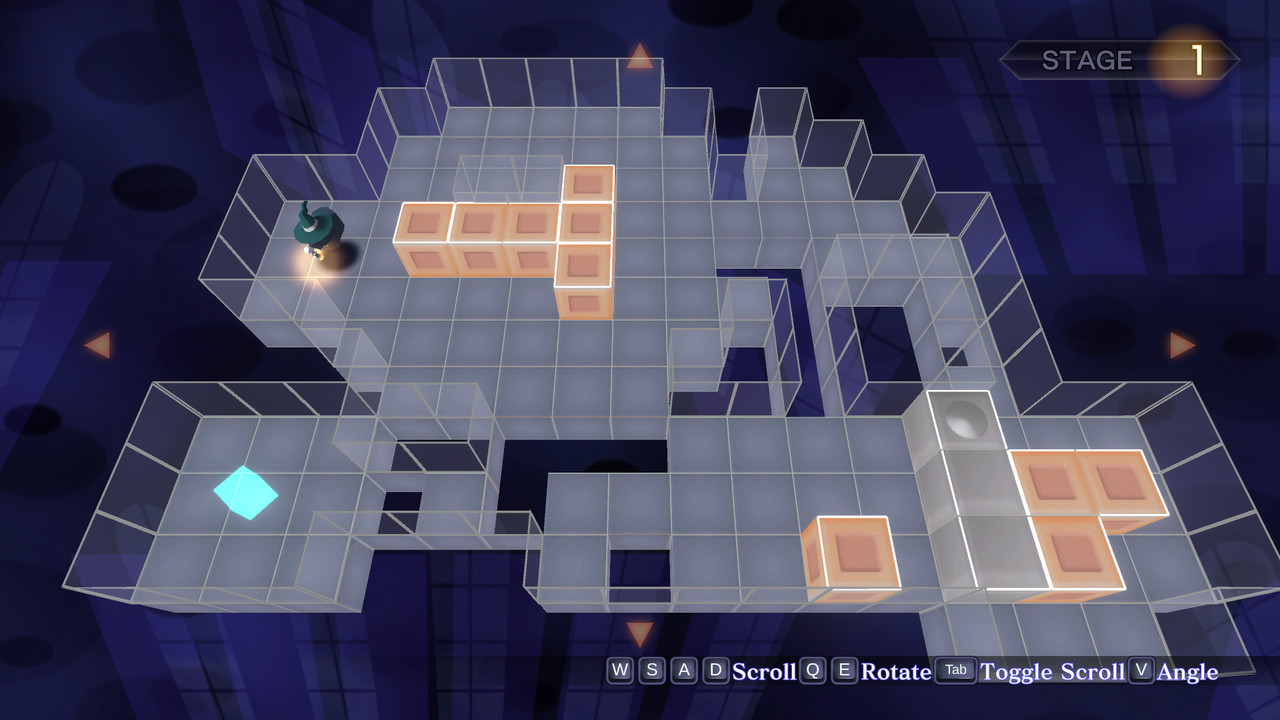
Task: Toggle the camera Angle option
Action: click(1188, 672)
